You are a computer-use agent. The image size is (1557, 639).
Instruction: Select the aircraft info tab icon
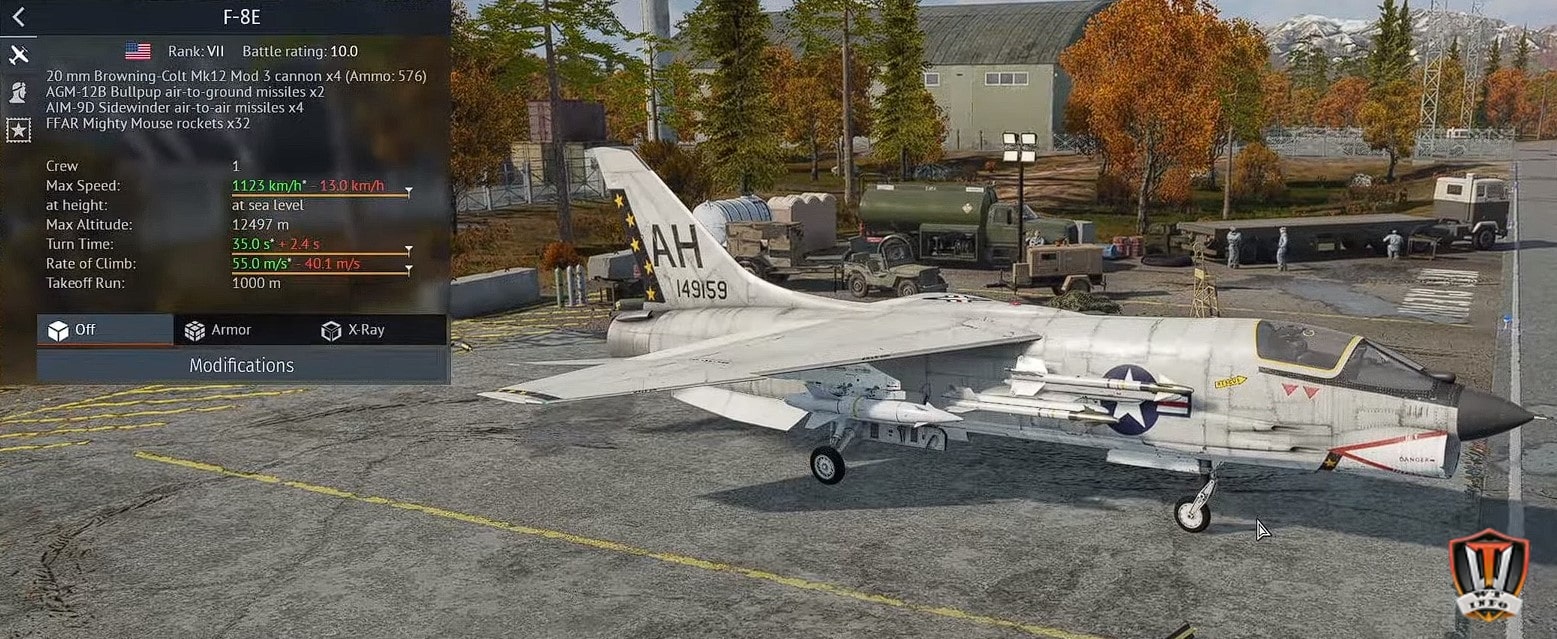(x=18, y=55)
